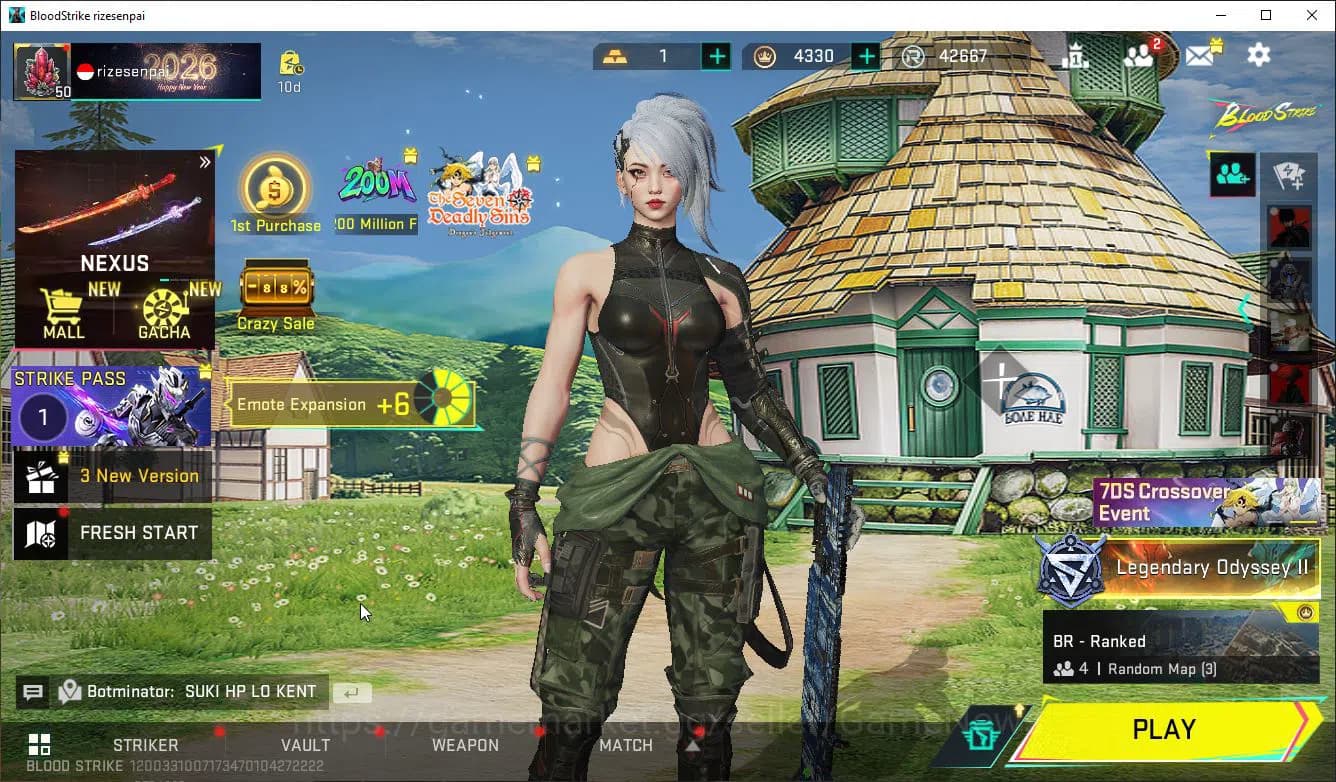
Task: Switch to the VAULT tab
Action: (306, 745)
